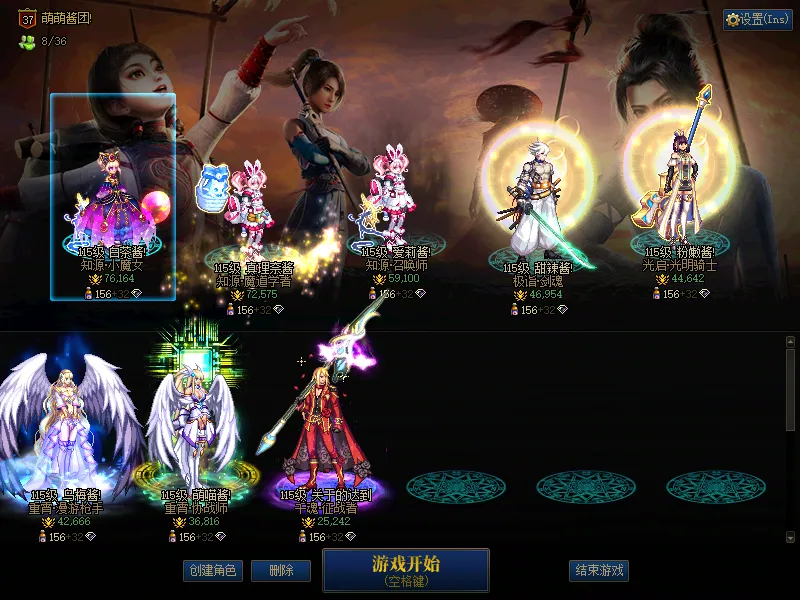Open 创建角色 to create a character
Image resolution: width=800 pixels, height=600 pixels.
(212, 571)
